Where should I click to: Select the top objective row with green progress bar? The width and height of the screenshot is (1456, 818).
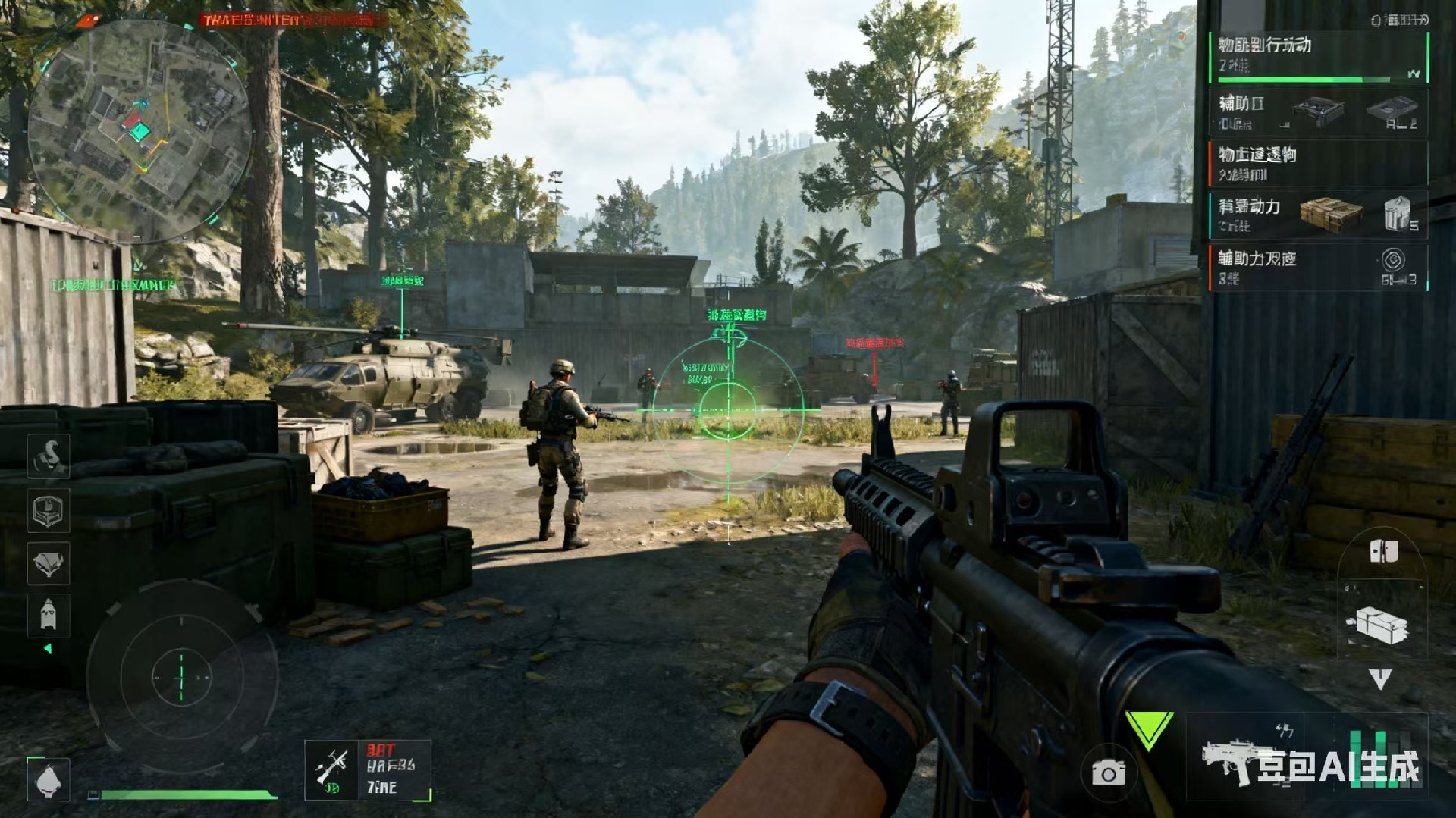[x=1318, y=57]
